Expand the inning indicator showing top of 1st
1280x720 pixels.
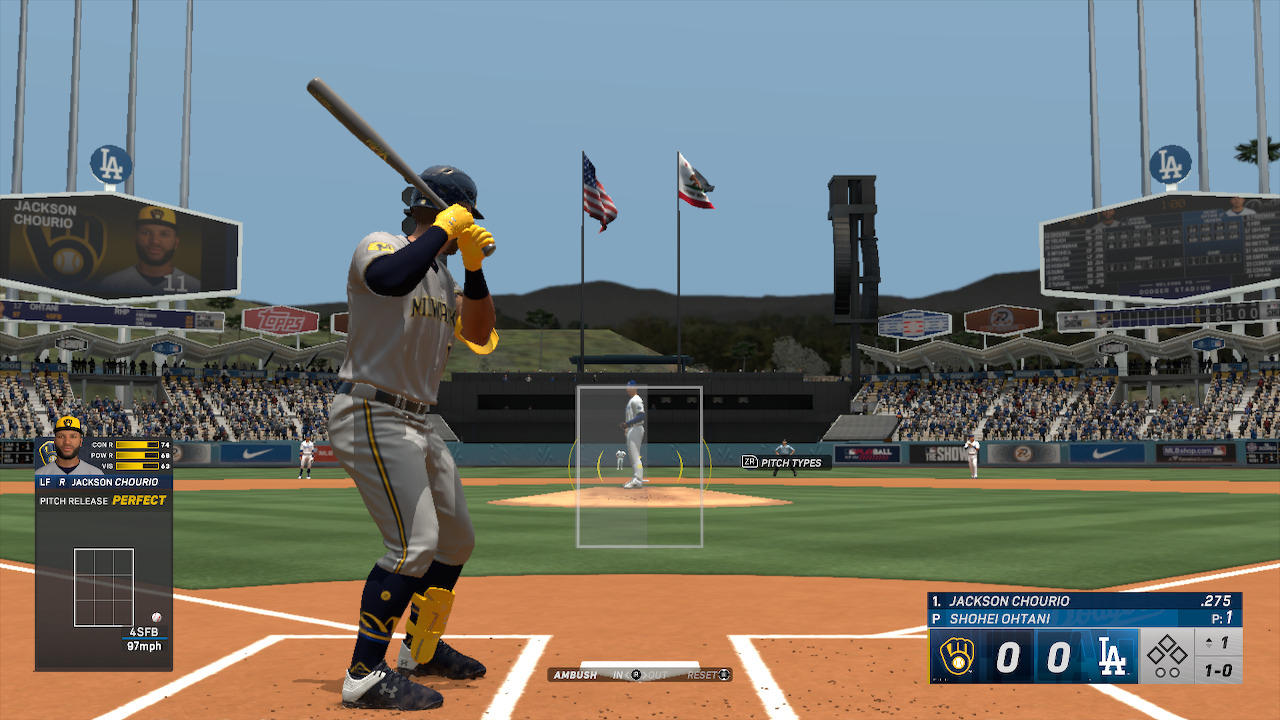[x=1217, y=642]
